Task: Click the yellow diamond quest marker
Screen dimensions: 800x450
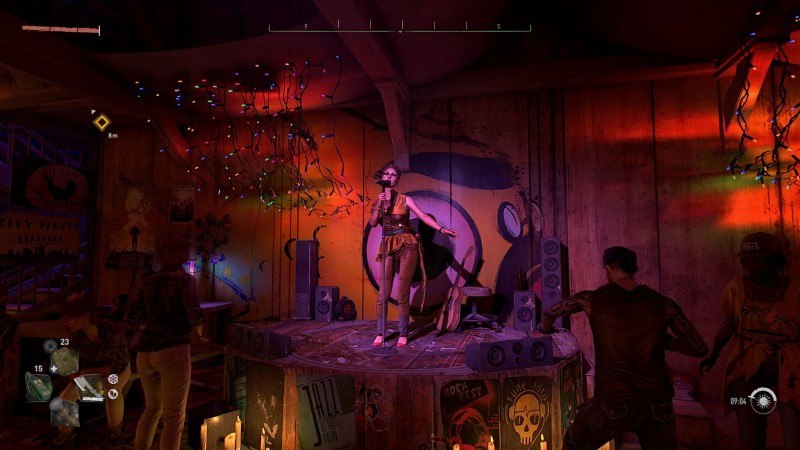Action: click(x=101, y=122)
